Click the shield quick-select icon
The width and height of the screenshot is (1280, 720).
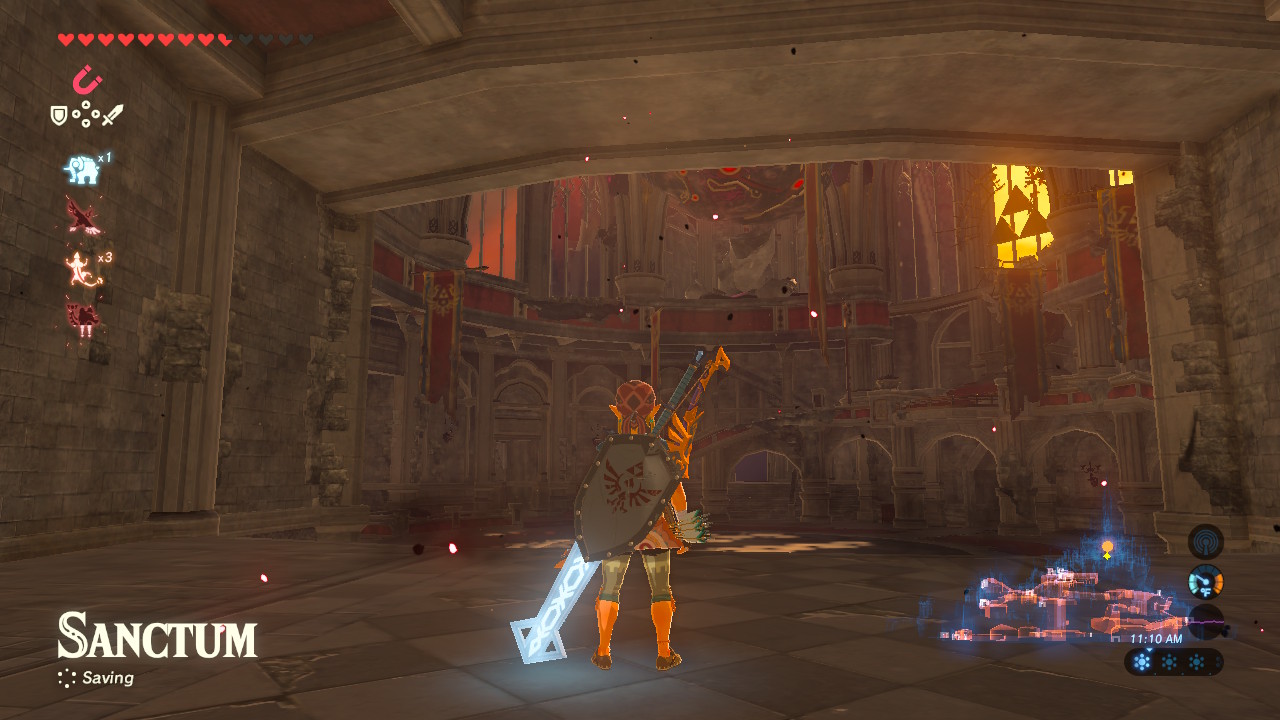point(59,116)
